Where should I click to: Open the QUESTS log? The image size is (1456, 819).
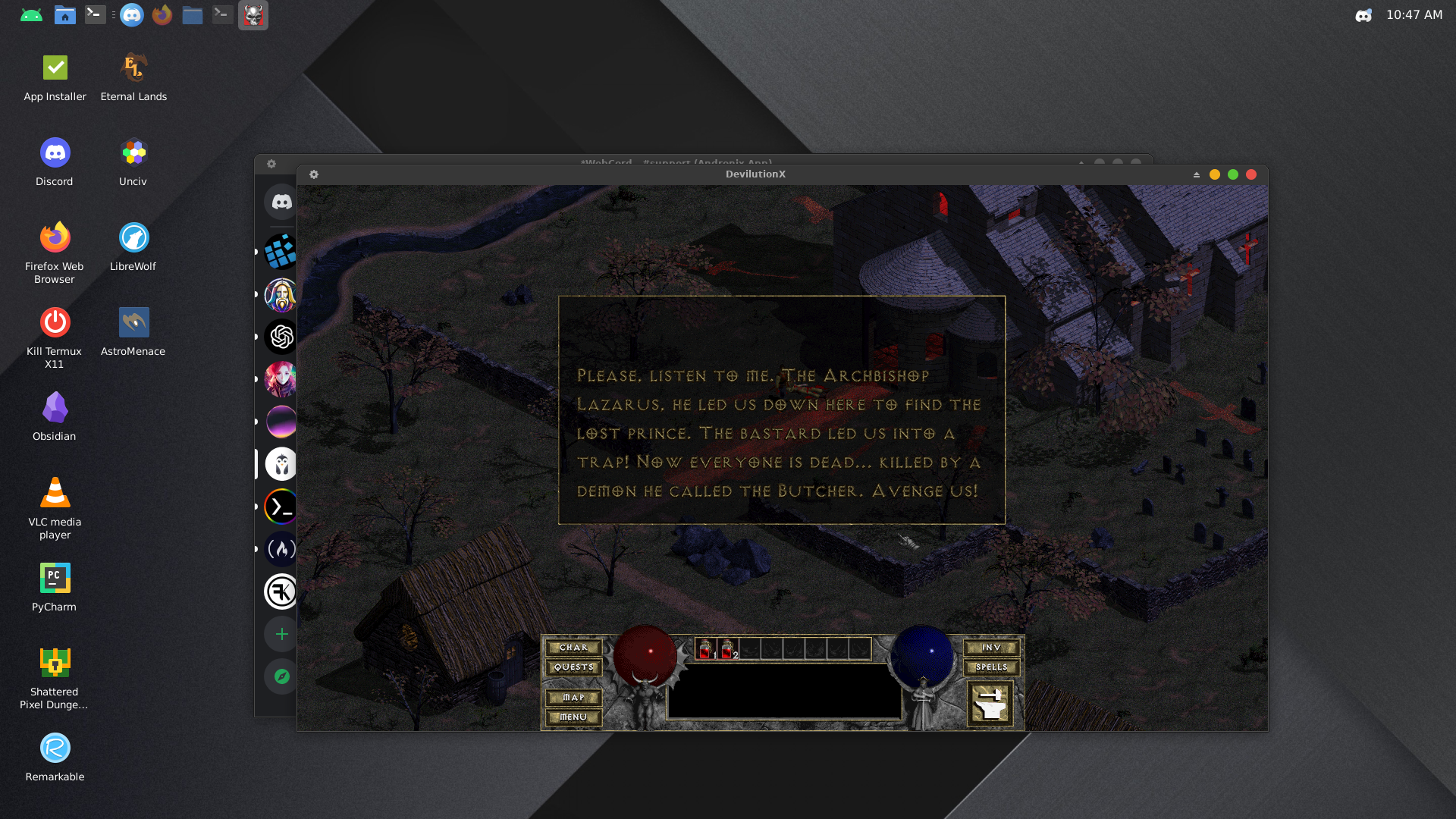point(573,667)
